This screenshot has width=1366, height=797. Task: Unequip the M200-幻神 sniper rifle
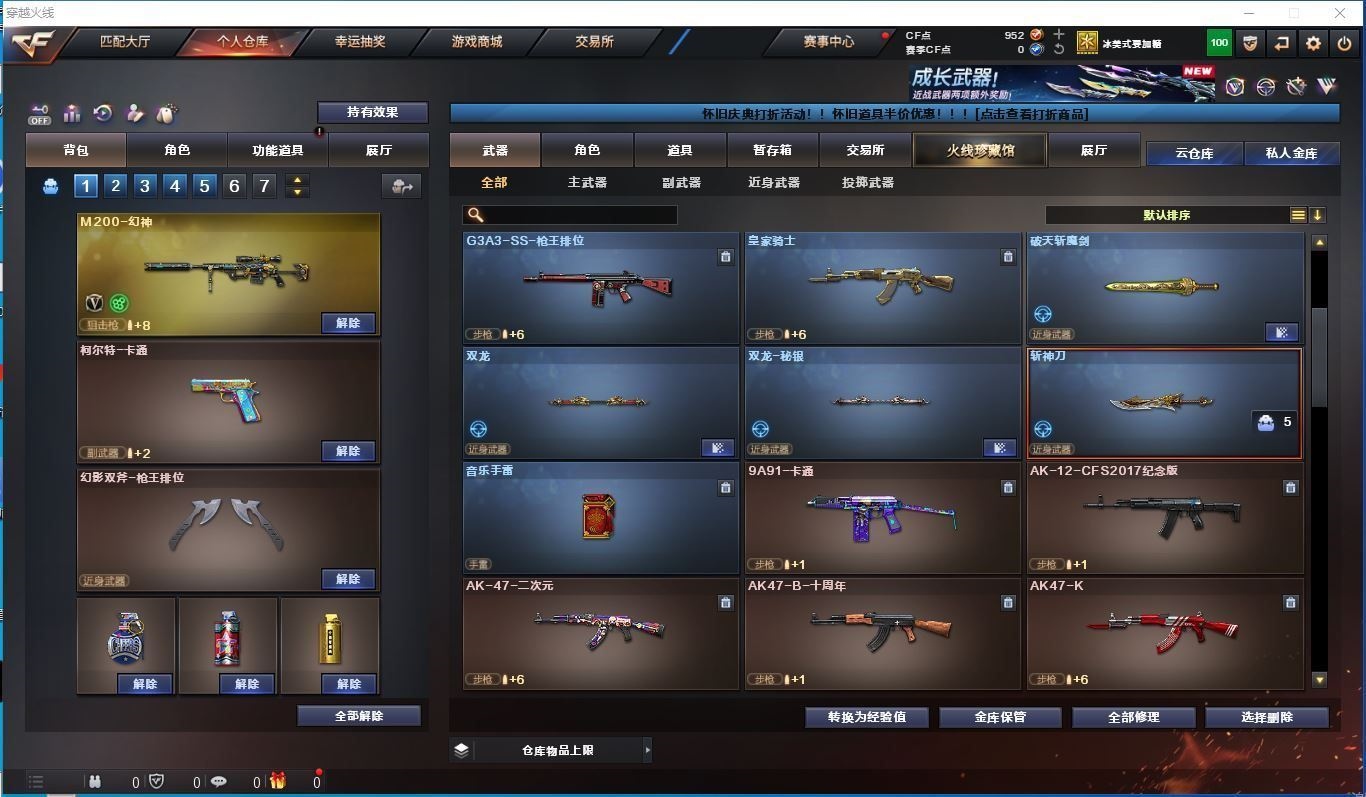(348, 323)
